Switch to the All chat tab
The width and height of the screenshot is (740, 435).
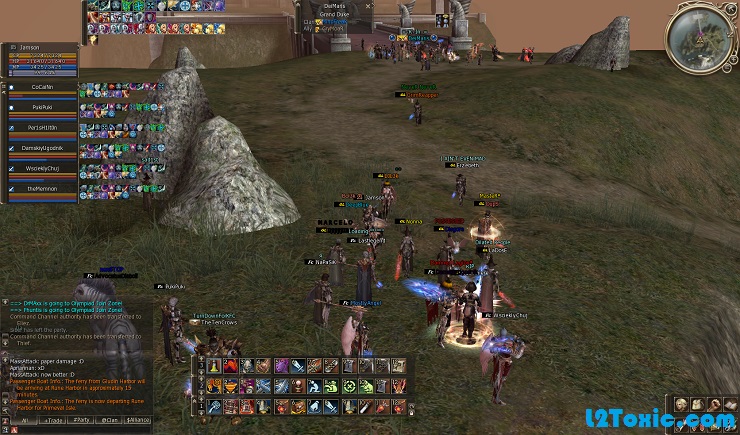pyautogui.click(x=24, y=420)
